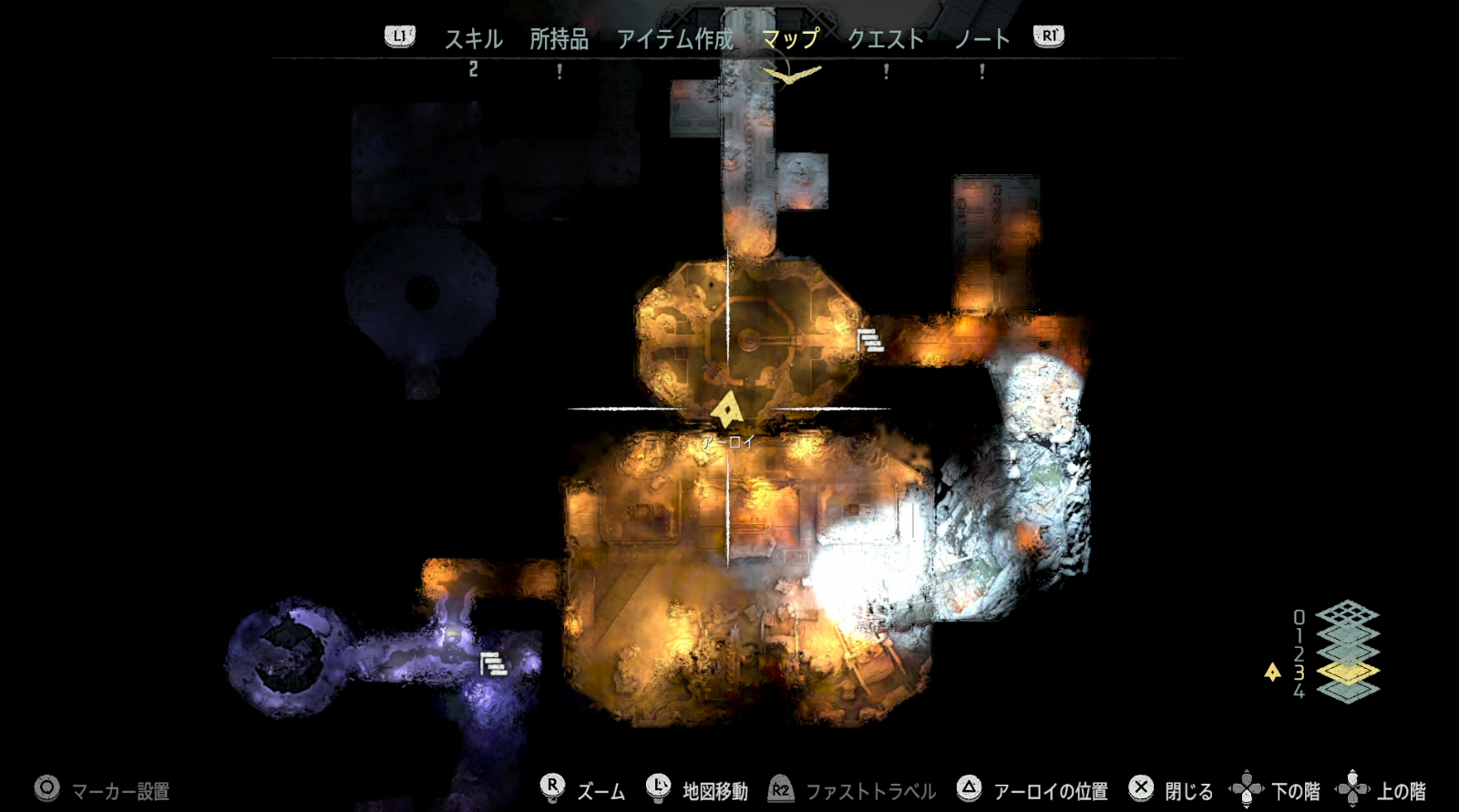Toggle the highlighted floor 3 layer
Screen dimensions: 1459x812
click(1348, 673)
